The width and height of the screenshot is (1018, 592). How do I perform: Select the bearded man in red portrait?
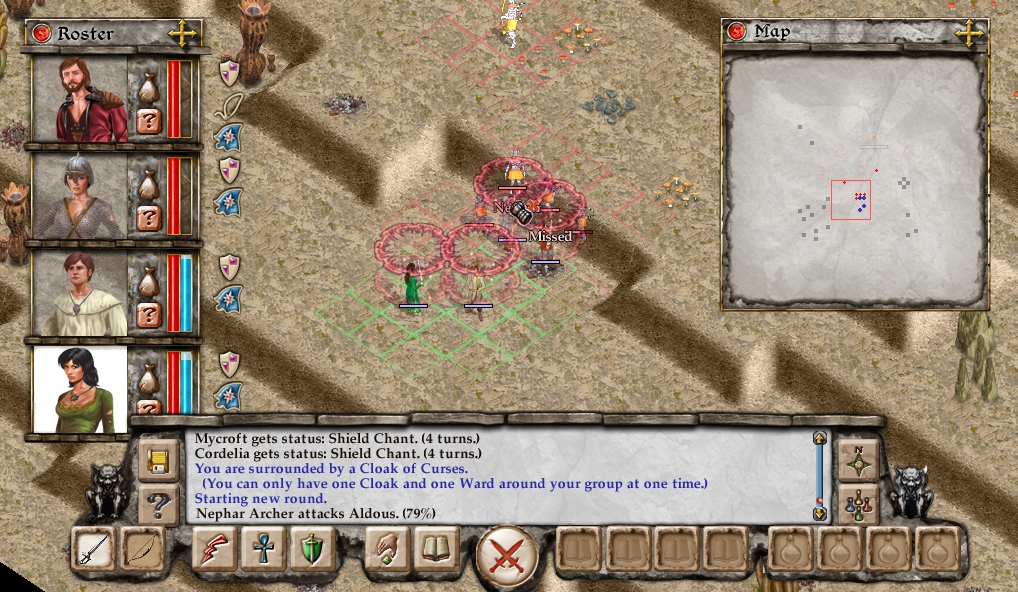click(x=80, y=100)
